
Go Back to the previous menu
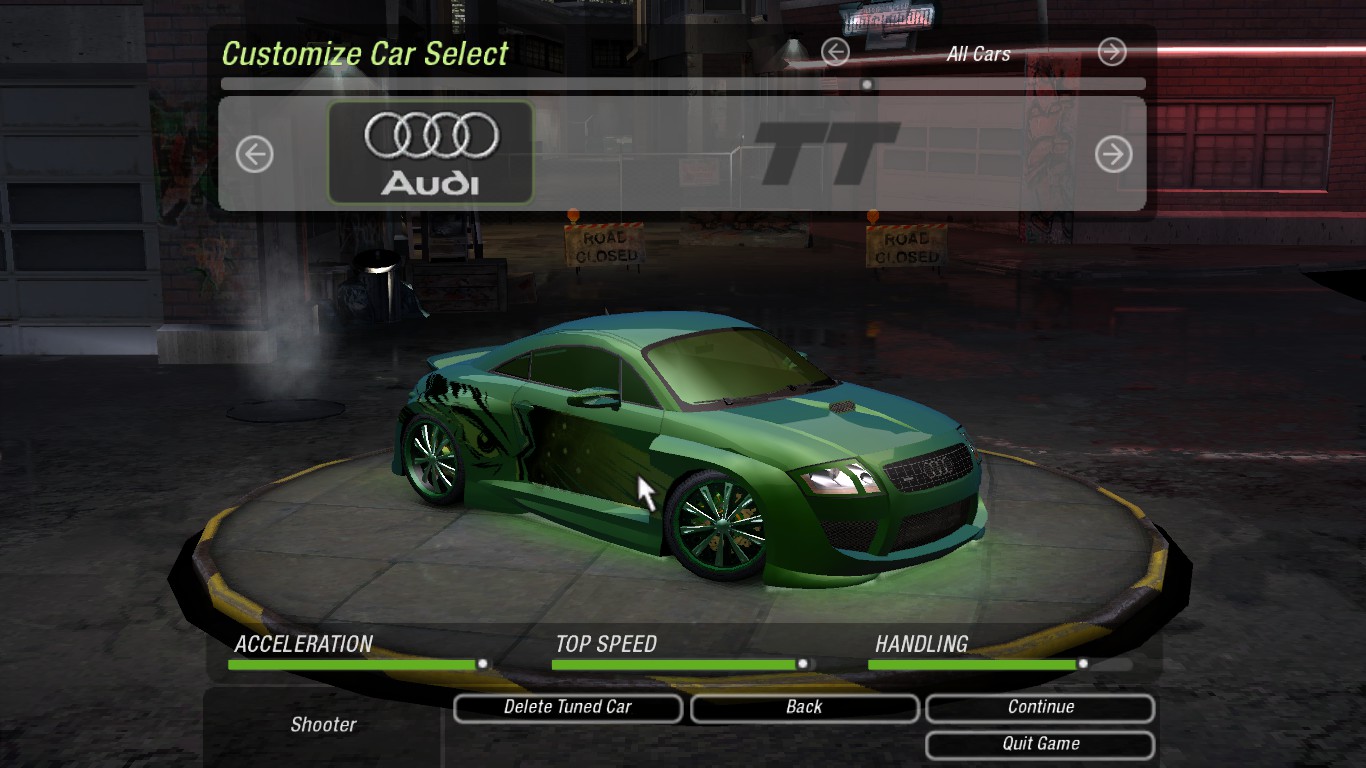[804, 708]
